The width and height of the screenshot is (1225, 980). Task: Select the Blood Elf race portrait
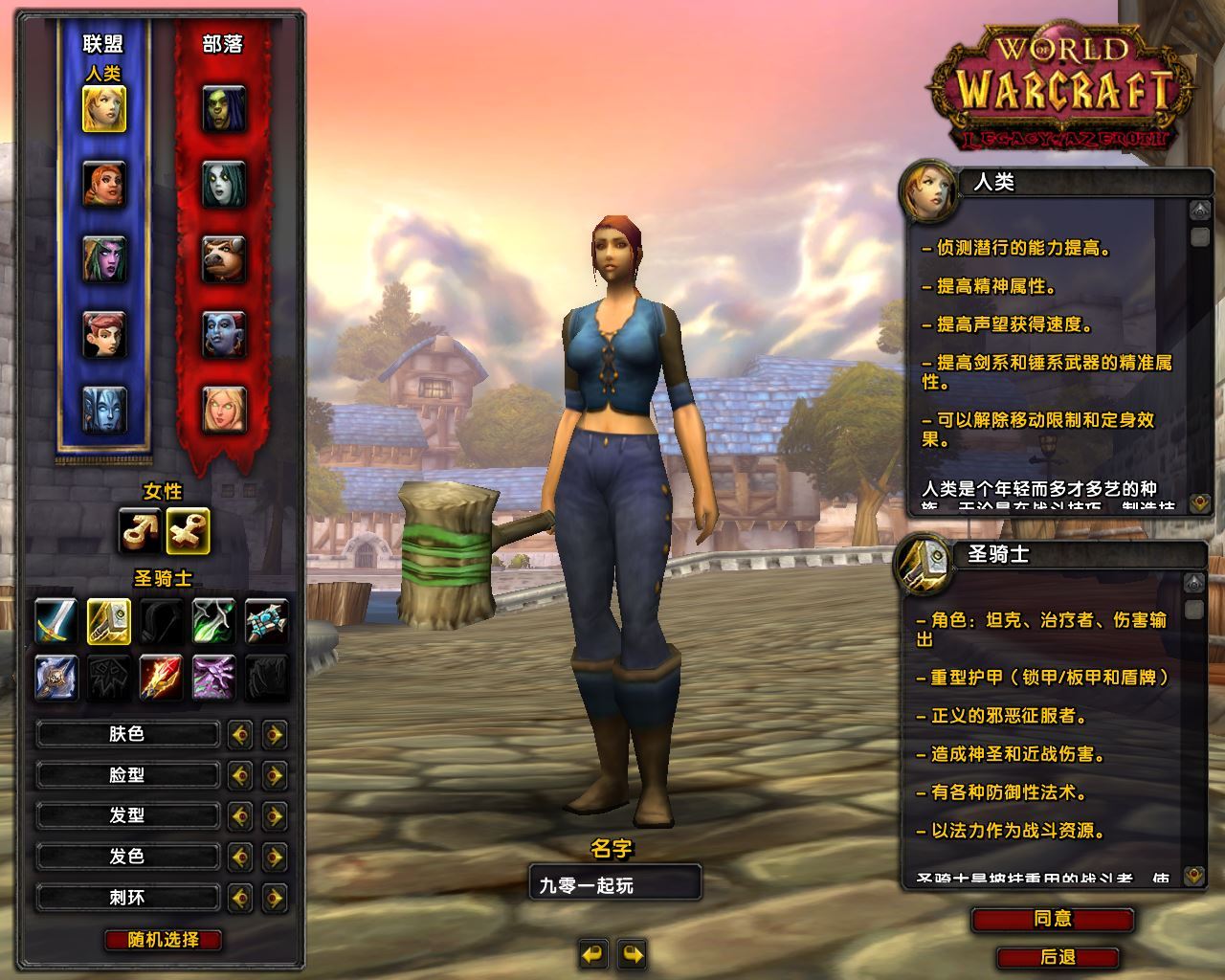224,409
